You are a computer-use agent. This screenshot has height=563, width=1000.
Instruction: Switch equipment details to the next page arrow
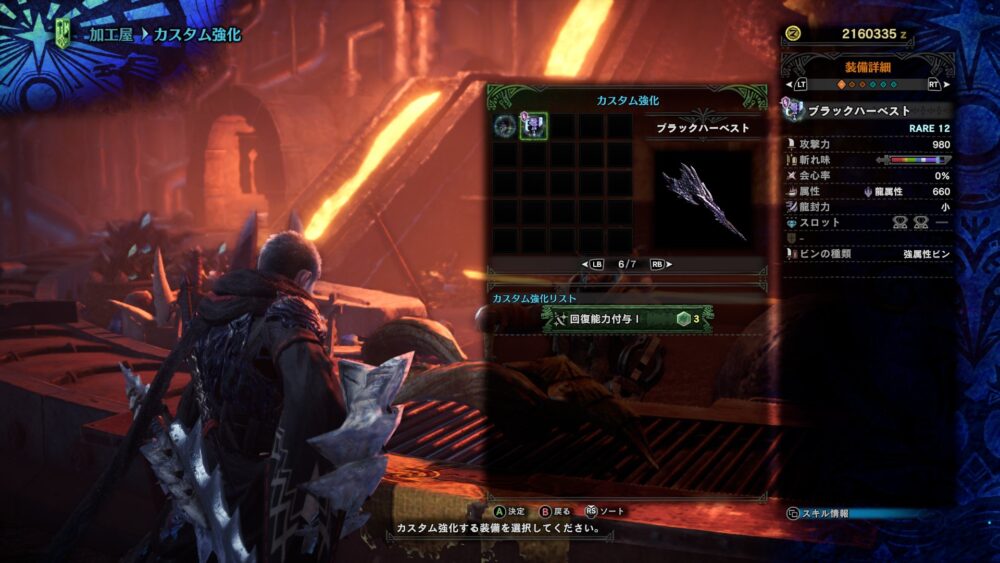[935, 85]
